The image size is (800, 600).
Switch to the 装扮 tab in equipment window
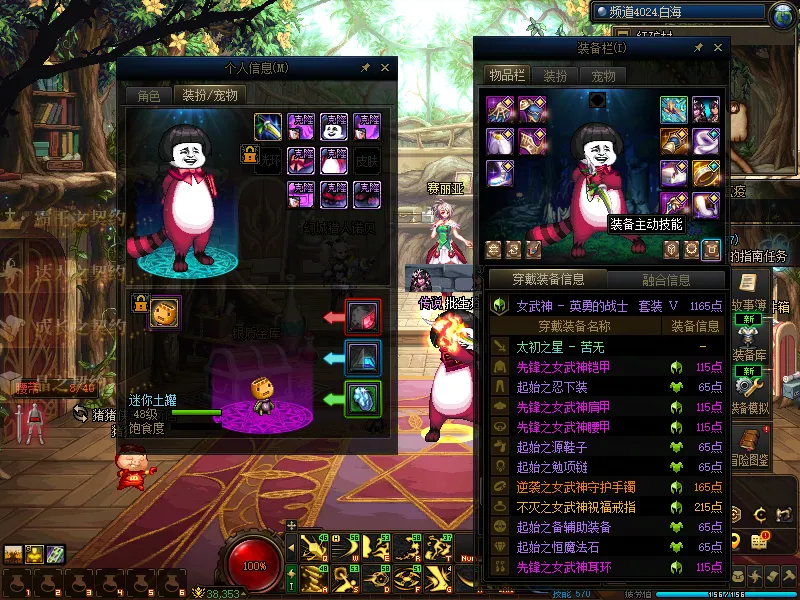pyautogui.click(x=555, y=75)
